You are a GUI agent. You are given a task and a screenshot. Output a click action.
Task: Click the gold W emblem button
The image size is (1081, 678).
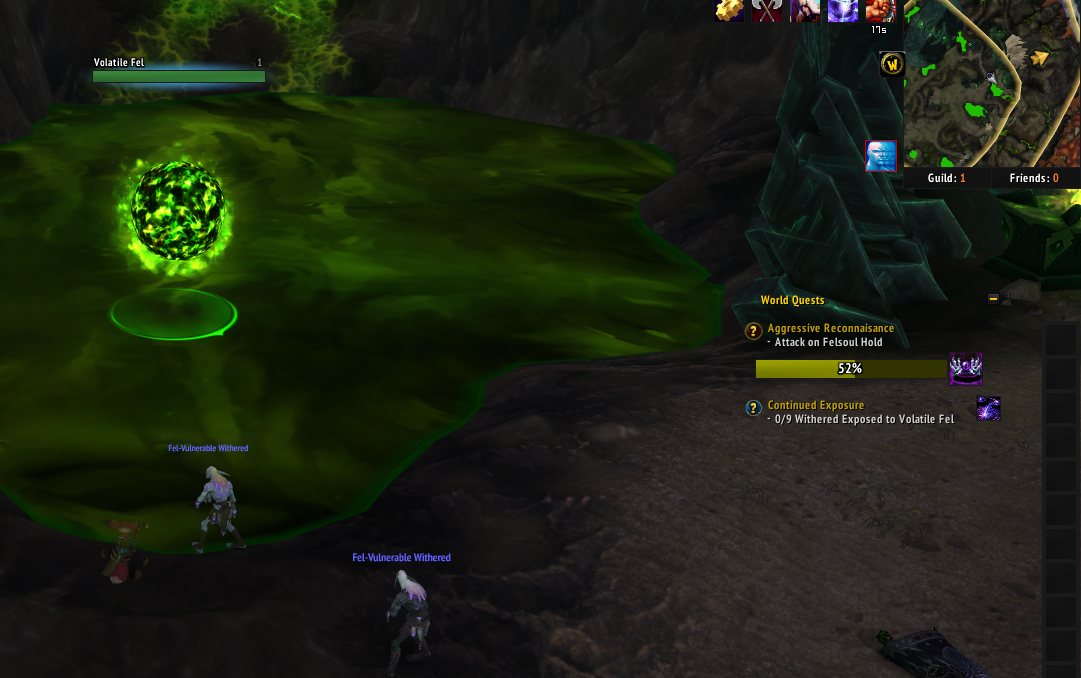coord(892,65)
